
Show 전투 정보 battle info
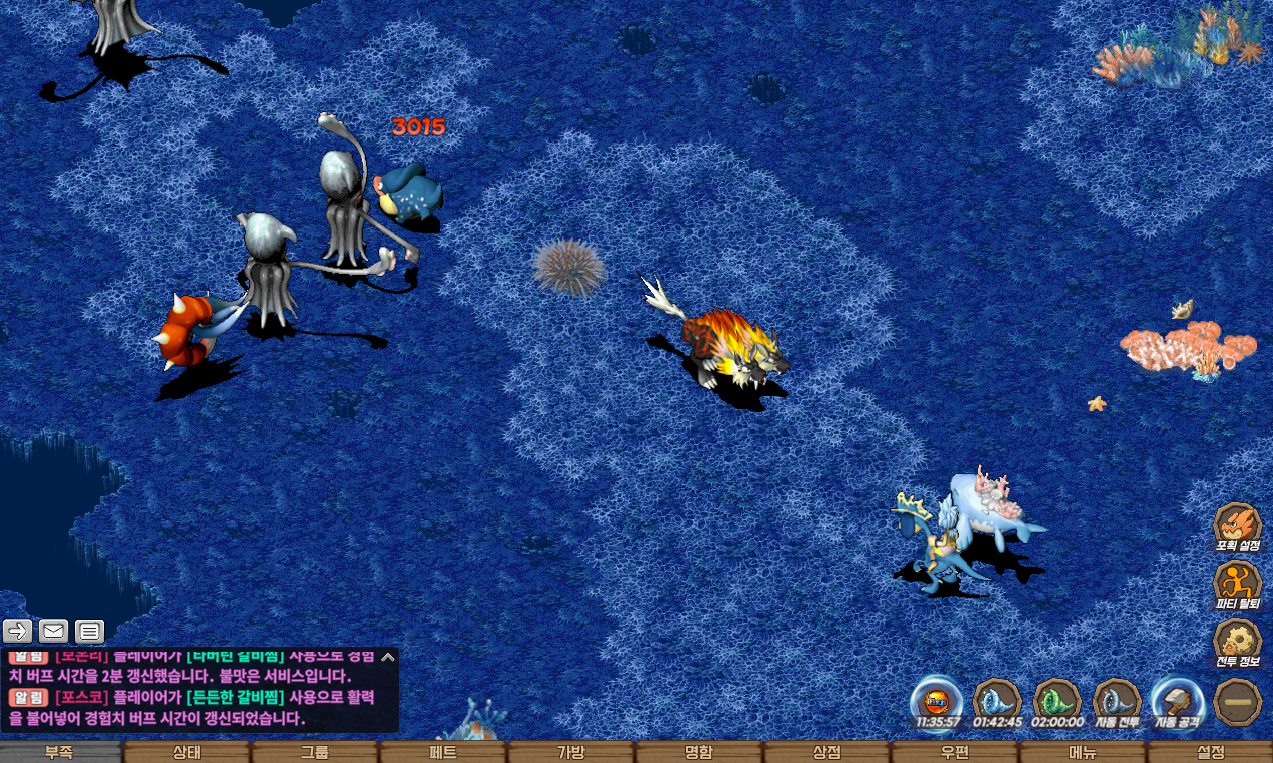(x=1237, y=641)
